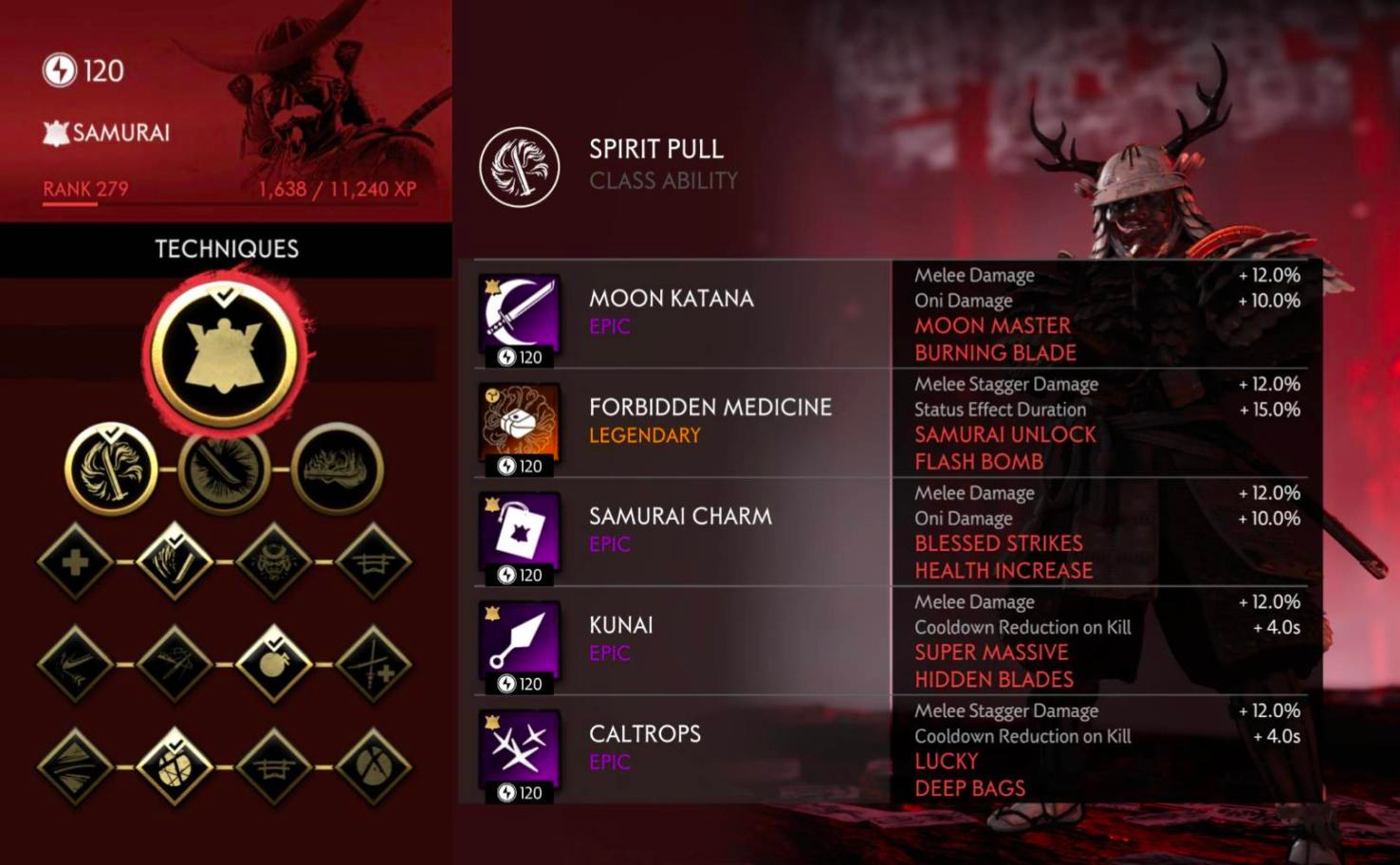This screenshot has height=865, width=1400.
Task: Open the slashing blade technique in the second row
Action: coord(223,469)
